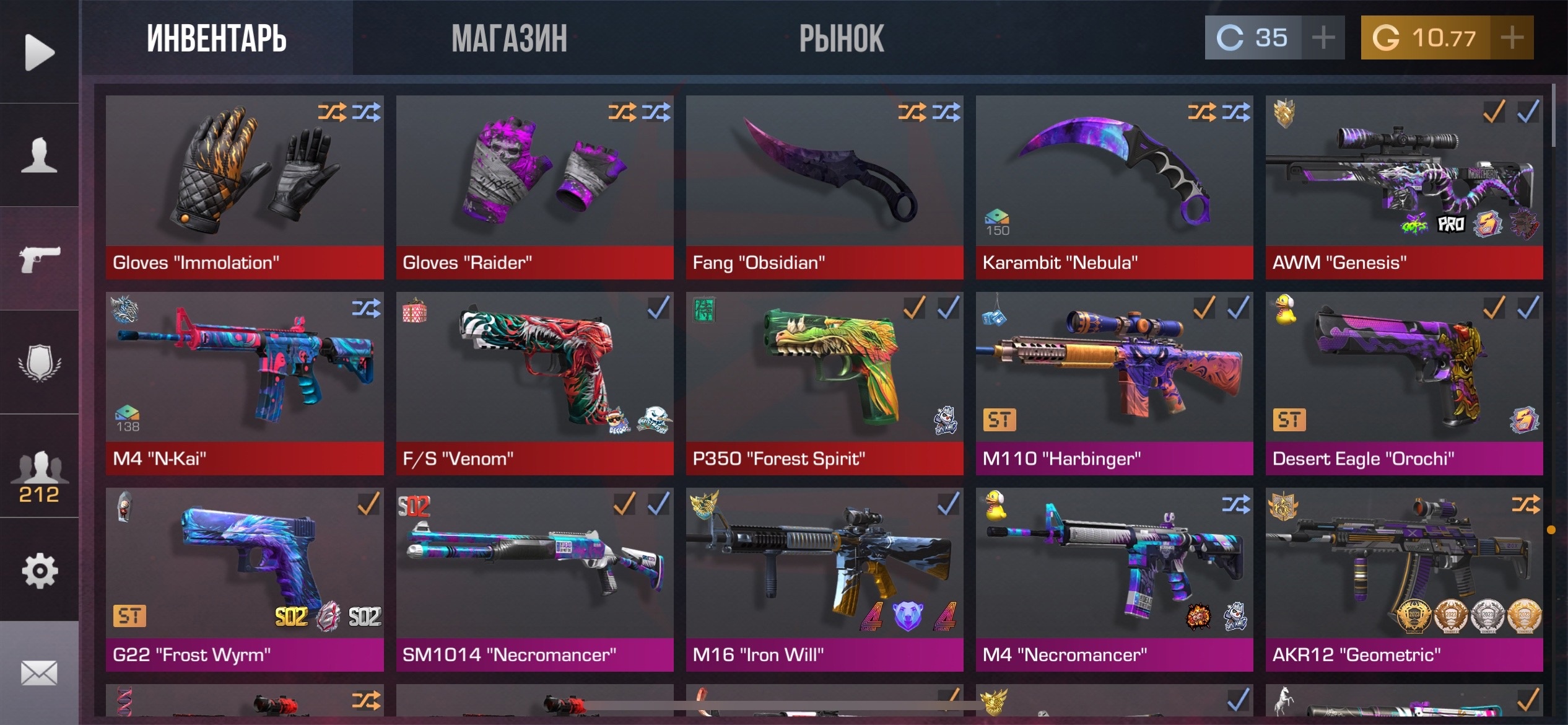1568x725 pixels.
Task: Open the mail envelope icon
Action: [39, 673]
